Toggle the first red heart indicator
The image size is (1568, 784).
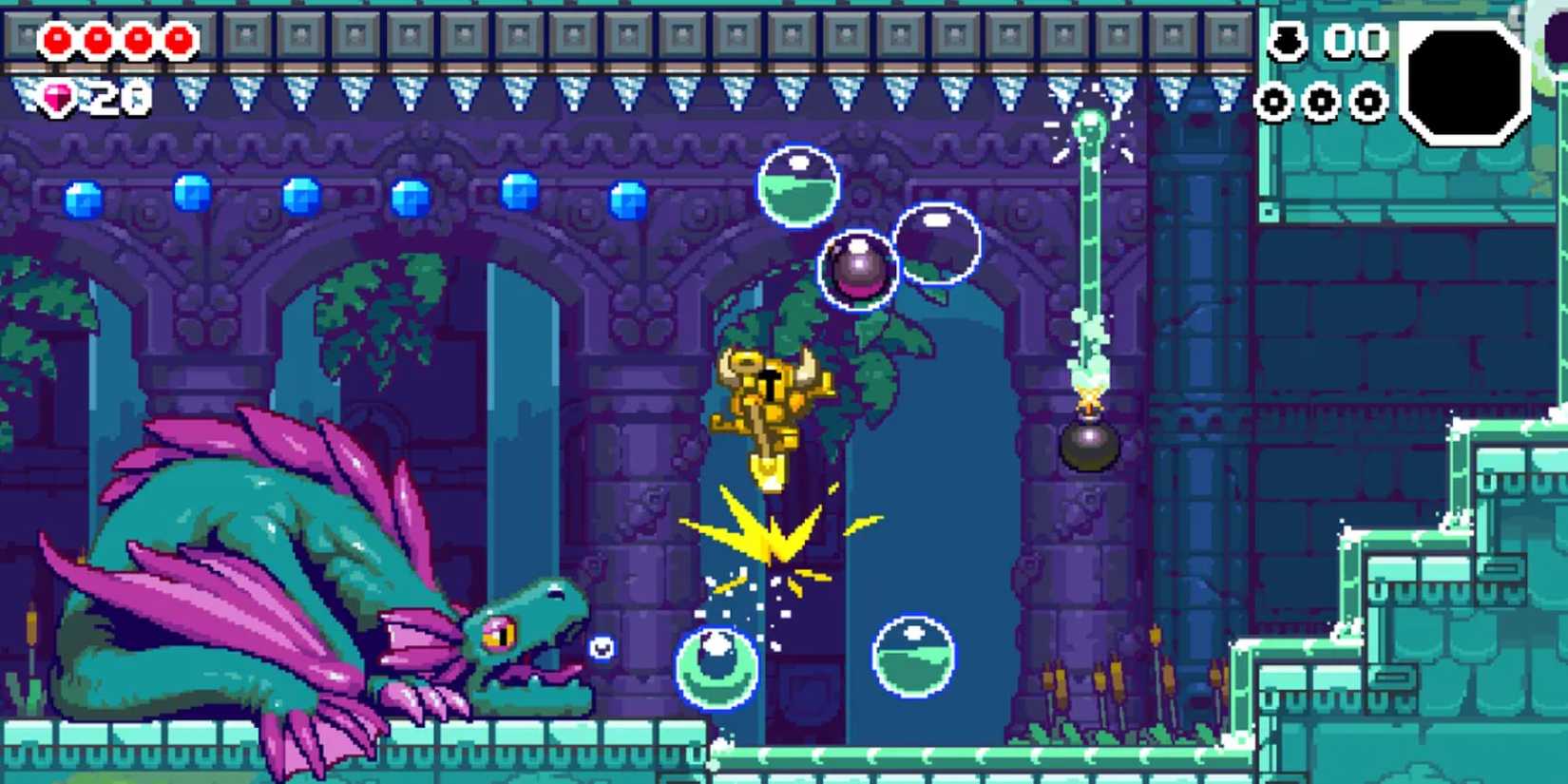[59, 41]
